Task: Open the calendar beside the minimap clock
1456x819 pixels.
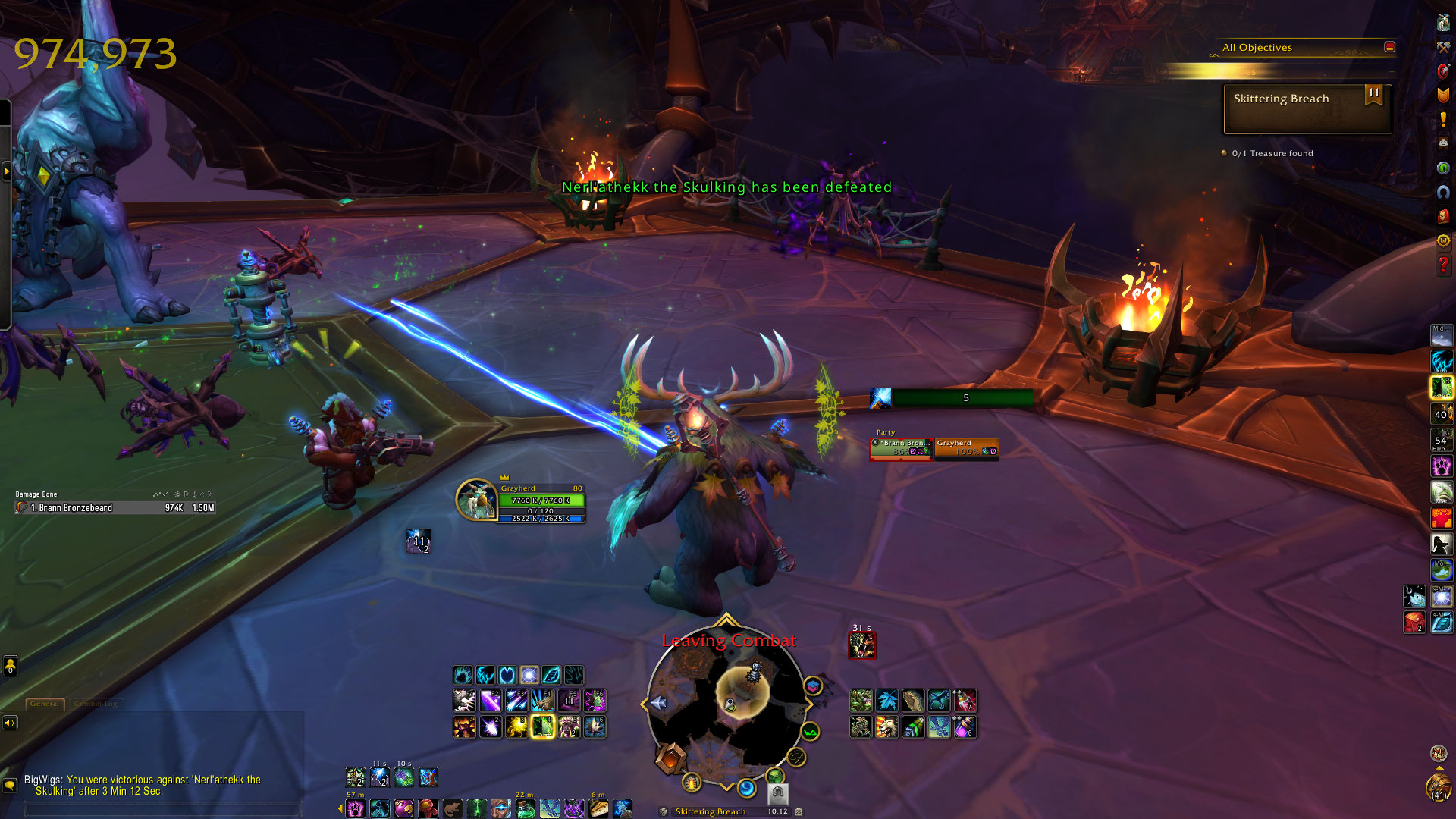Action: [799, 811]
